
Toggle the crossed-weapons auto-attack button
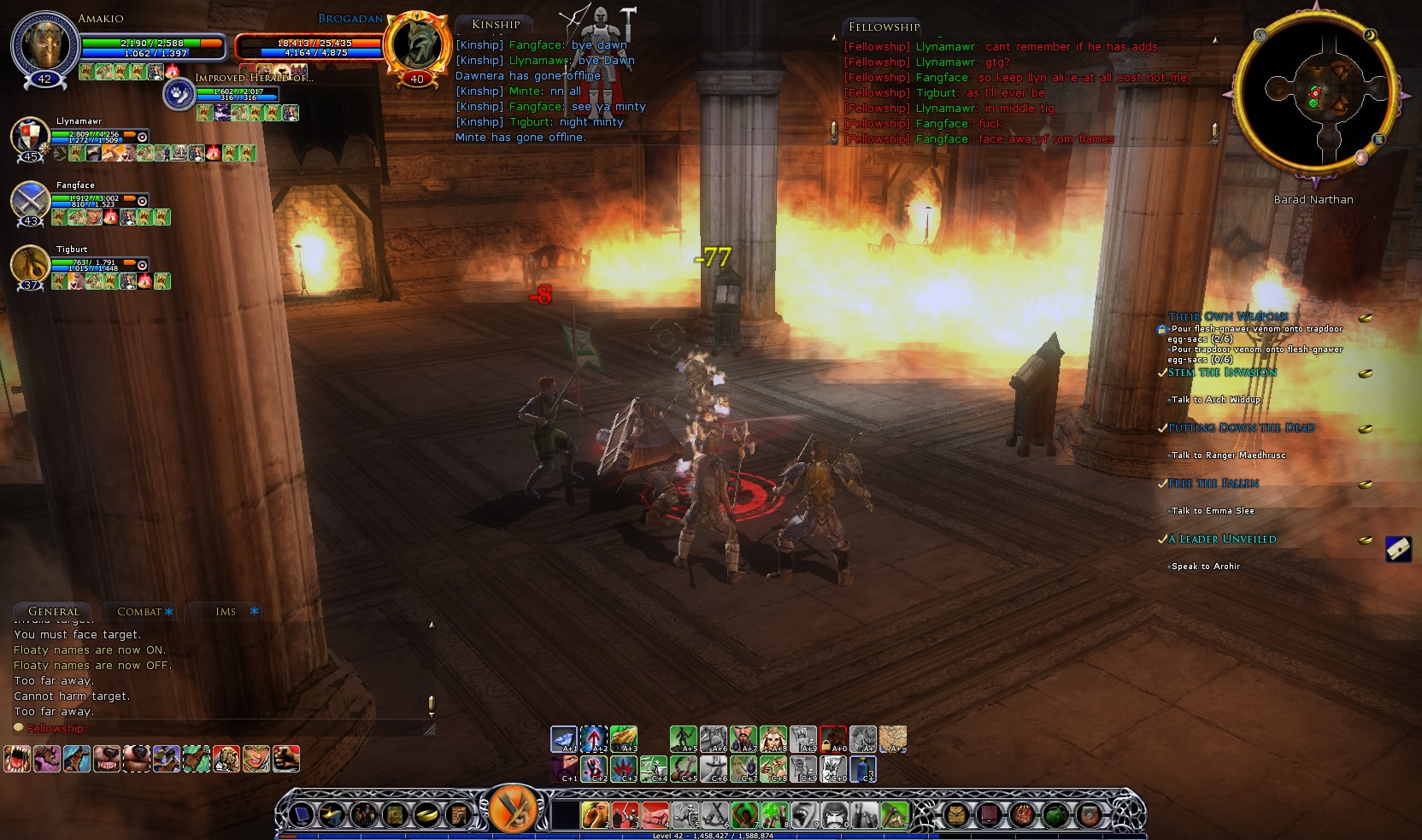click(x=513, y=808)
